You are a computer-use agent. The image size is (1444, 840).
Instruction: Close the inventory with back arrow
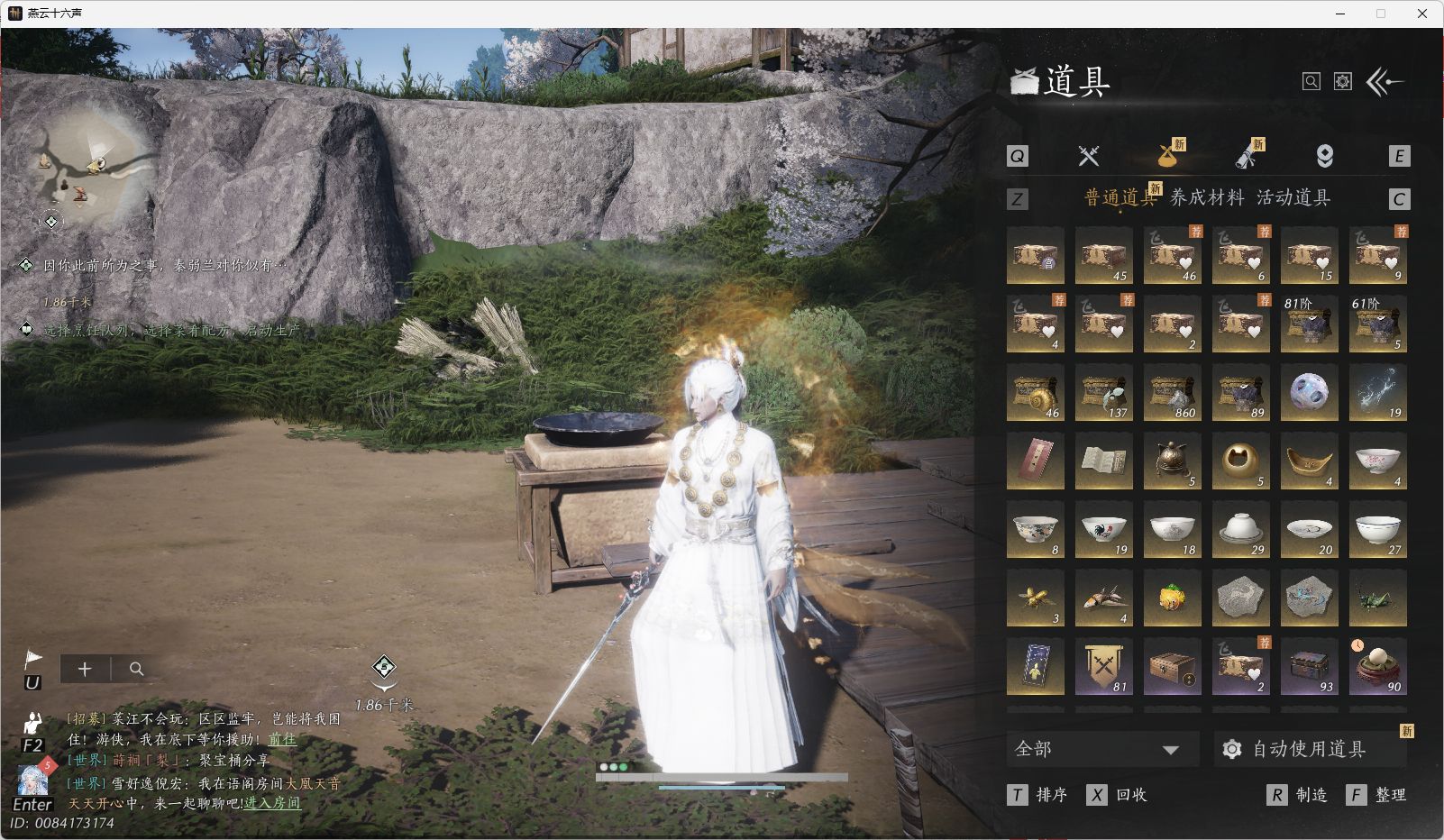[1385, 82]
